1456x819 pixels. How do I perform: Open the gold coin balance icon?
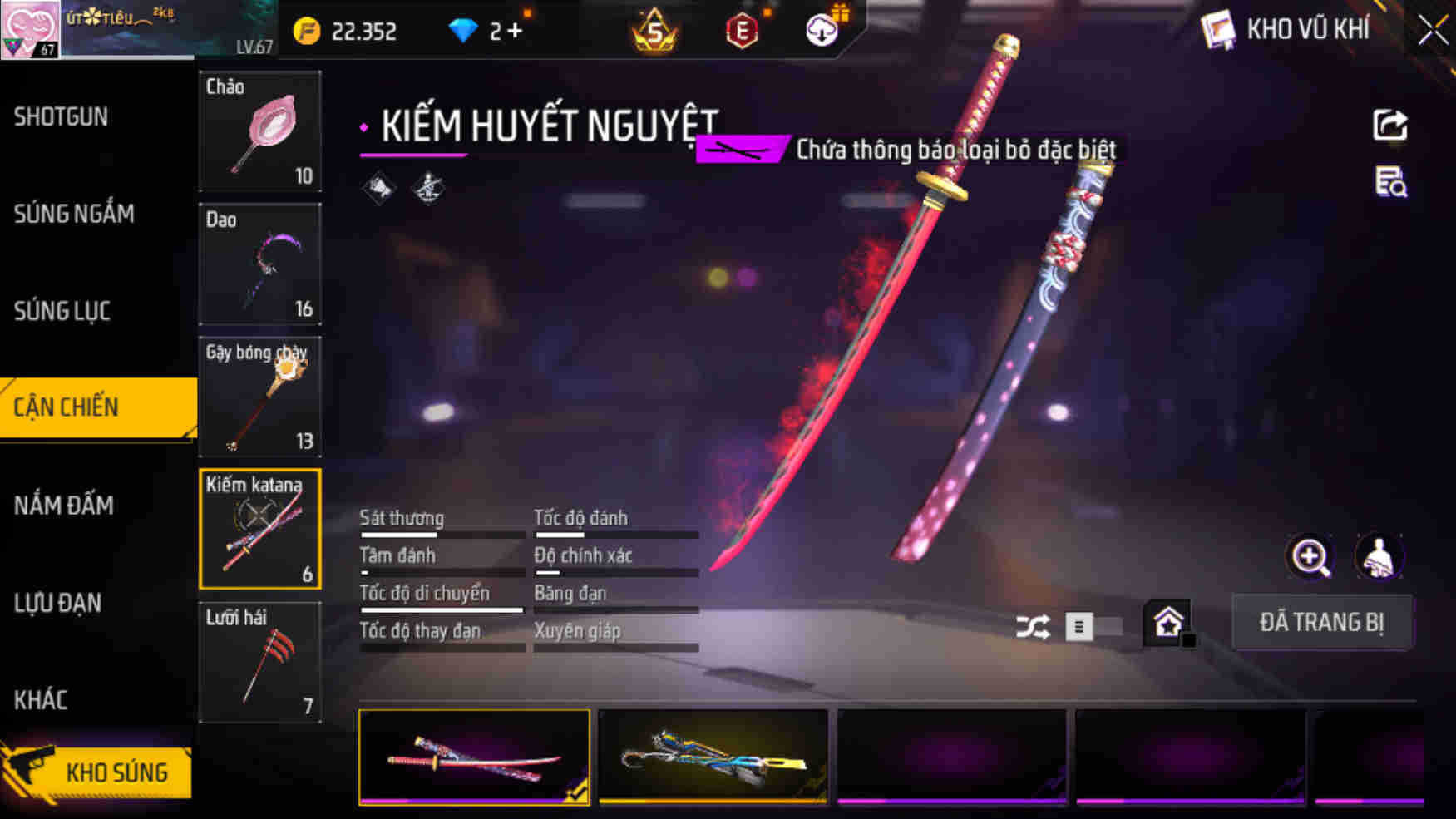click(x=308, y=30)
